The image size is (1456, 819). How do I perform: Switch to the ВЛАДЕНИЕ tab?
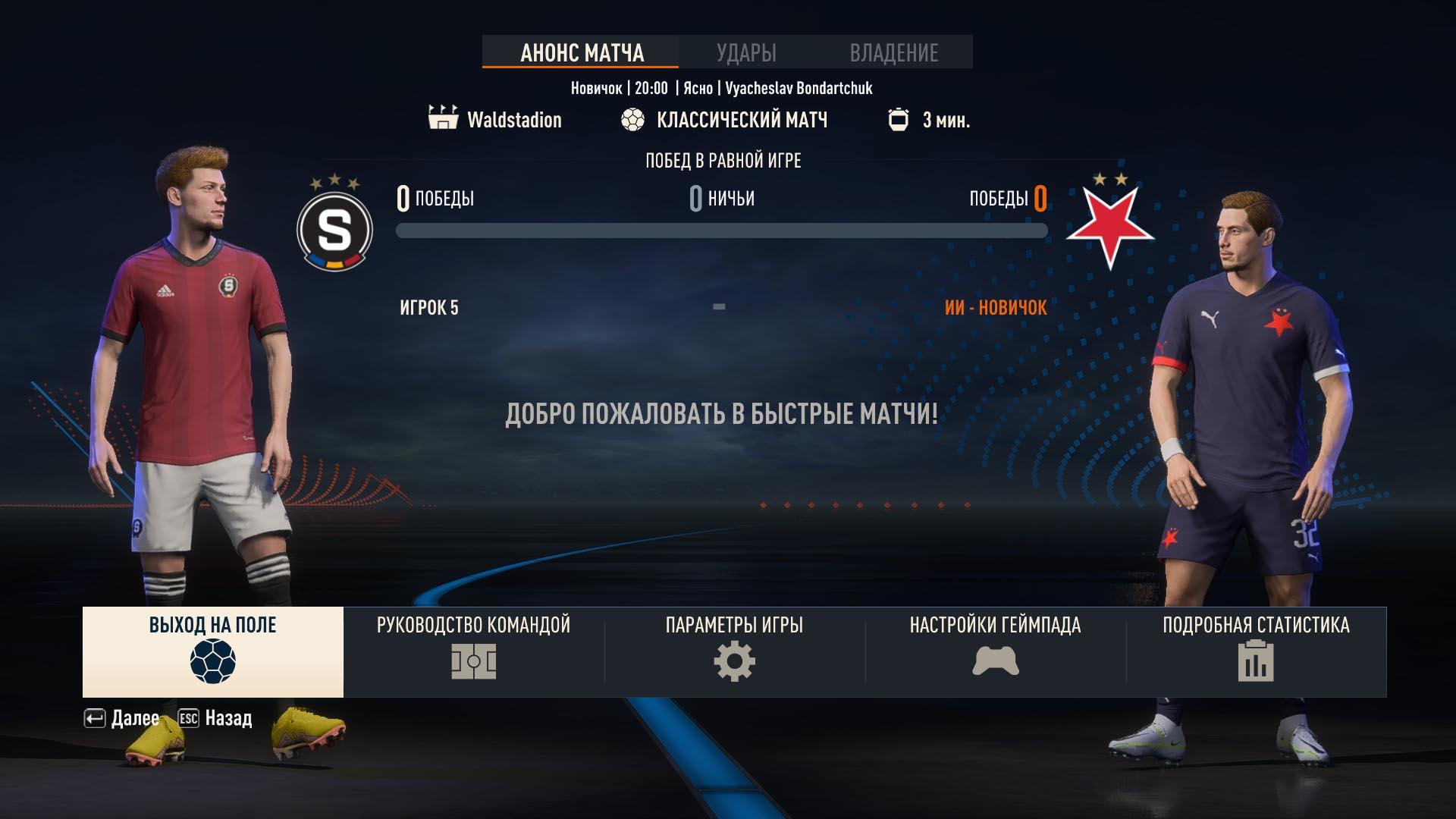(893, 52)
